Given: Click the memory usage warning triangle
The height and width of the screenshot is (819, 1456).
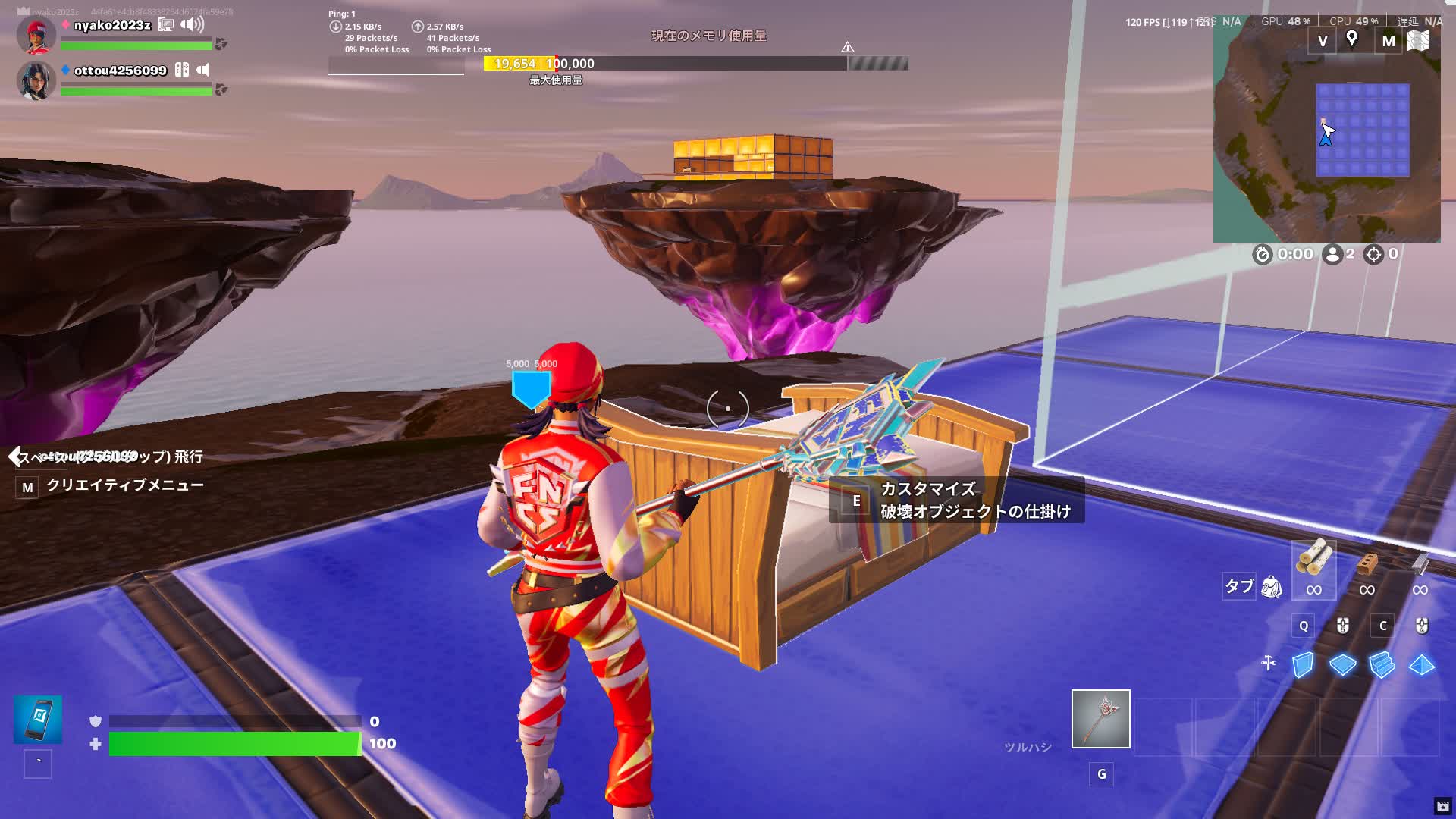Looking at the screenshot, I should pyautogui.click(x=848, y=47).
